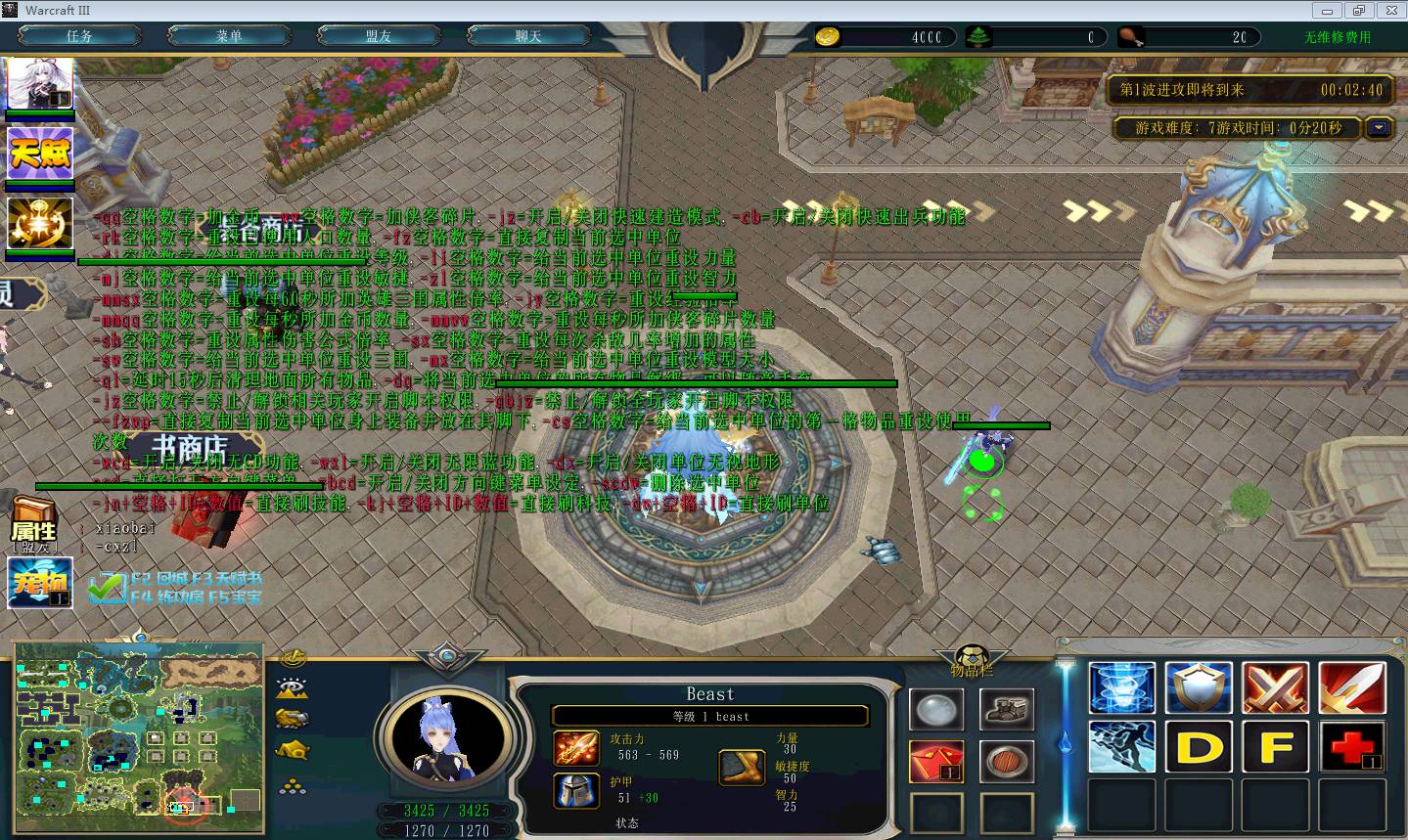Activate the crossed flaming swords command
1408x840 pixels.
coord(1275,686)
